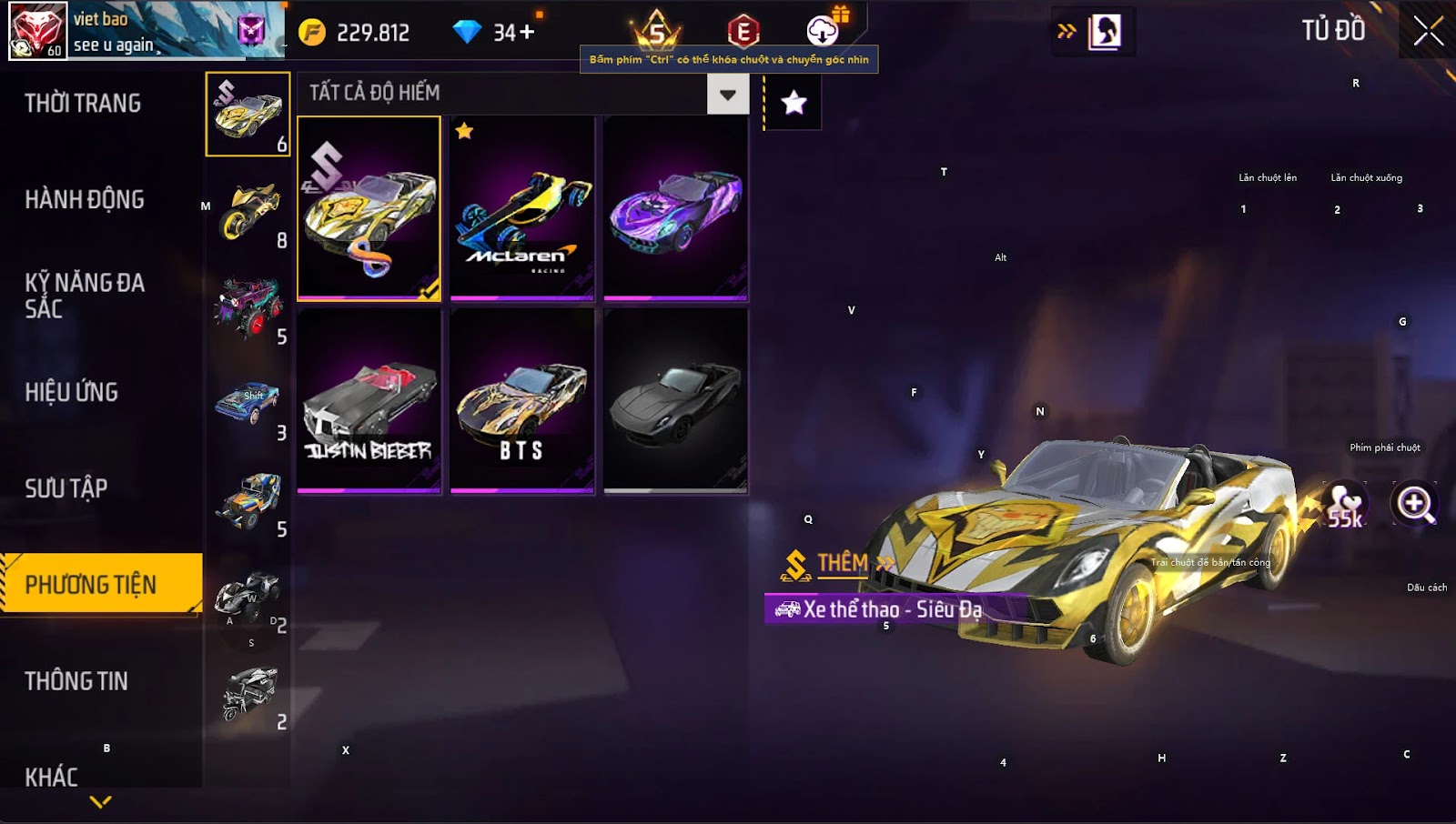
Task: Choose the motorcycle vehicle category
Action: (248, 211)
